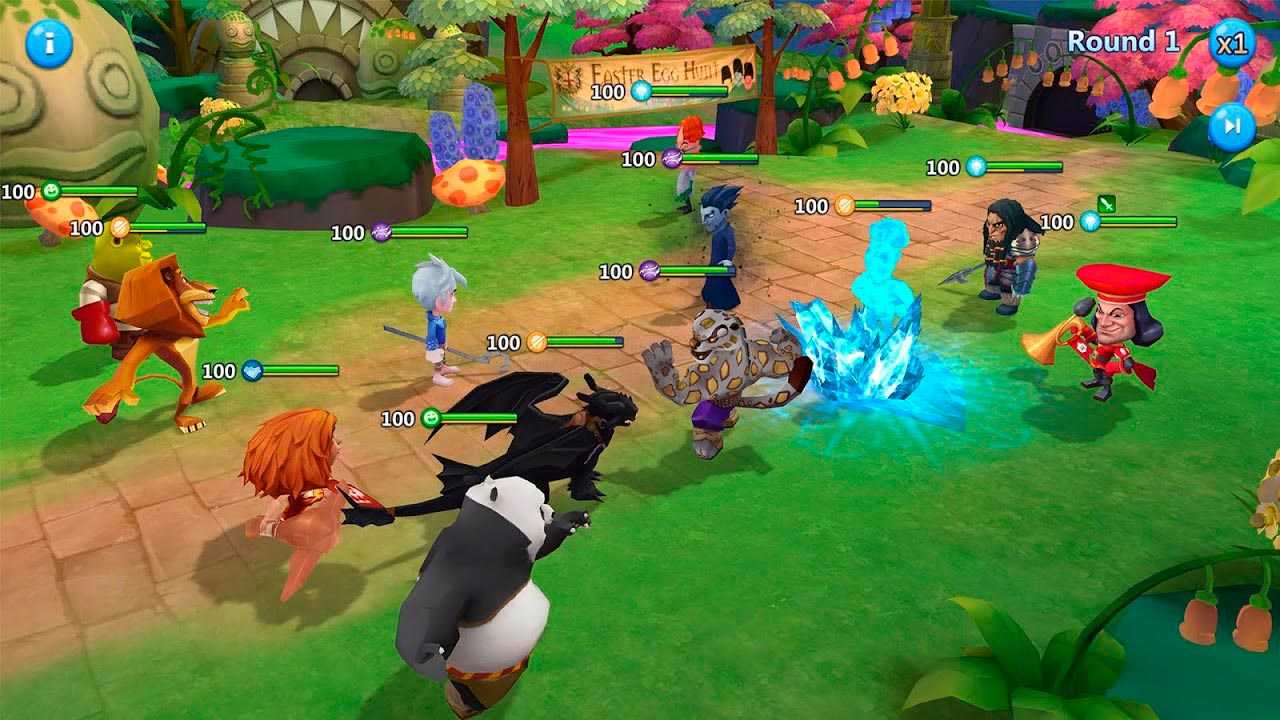Toggle the x1 battle speed button

[x=1231, y=43]
